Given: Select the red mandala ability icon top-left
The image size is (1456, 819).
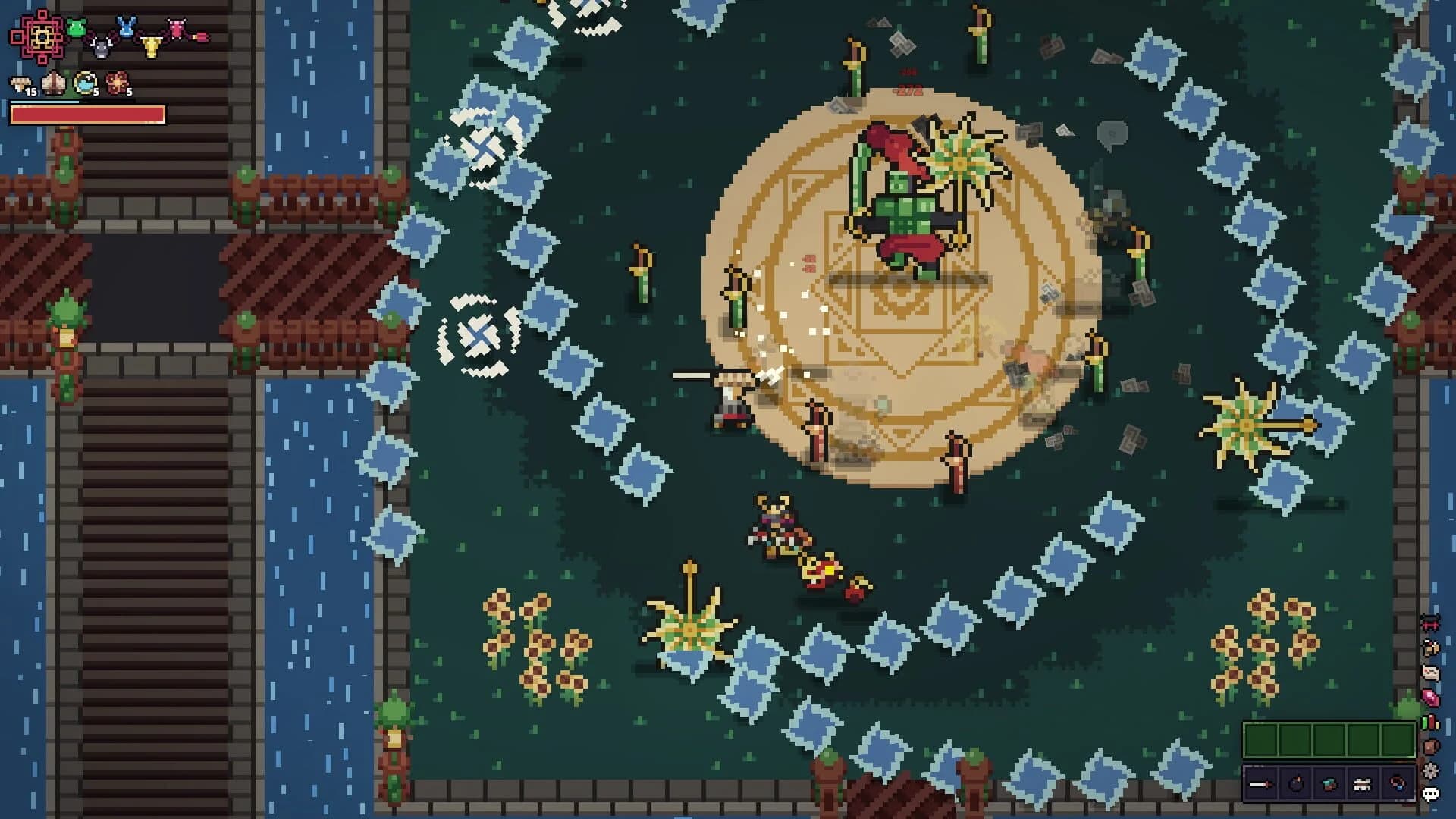Looking at the screenshot, I should [x=41, y=36].
